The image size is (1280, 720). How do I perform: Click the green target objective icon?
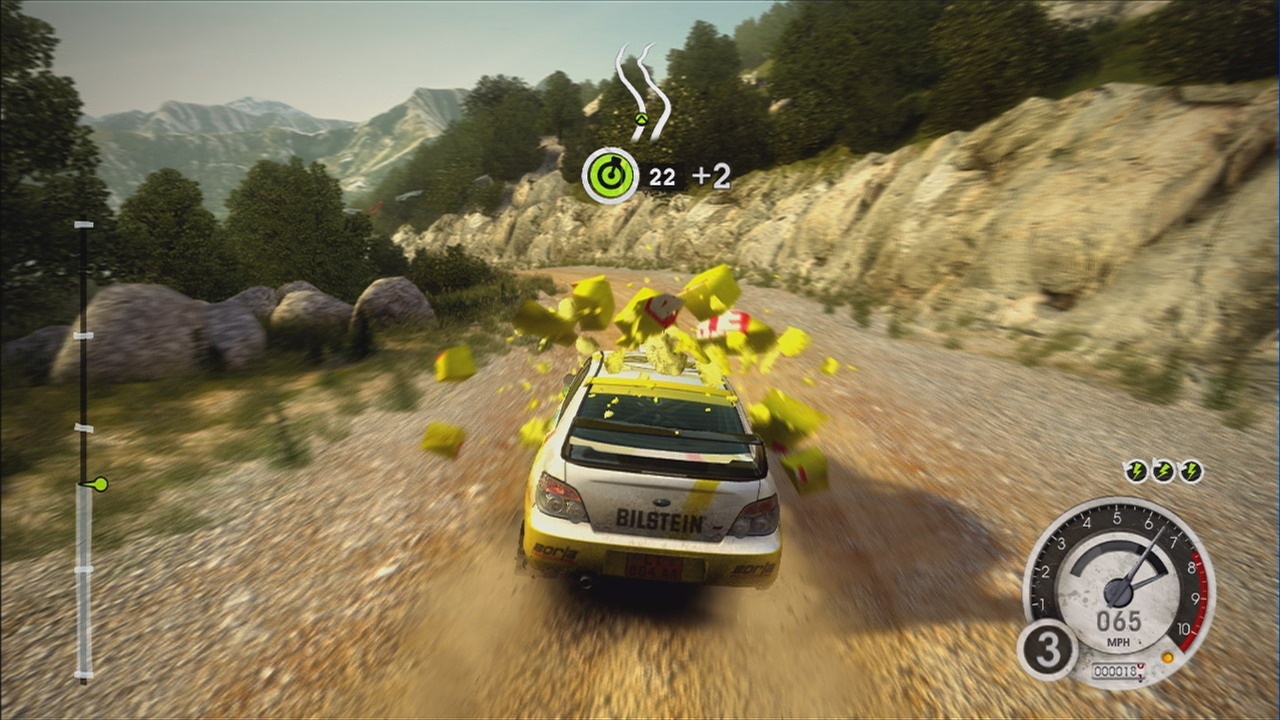(x=610, y=176)
